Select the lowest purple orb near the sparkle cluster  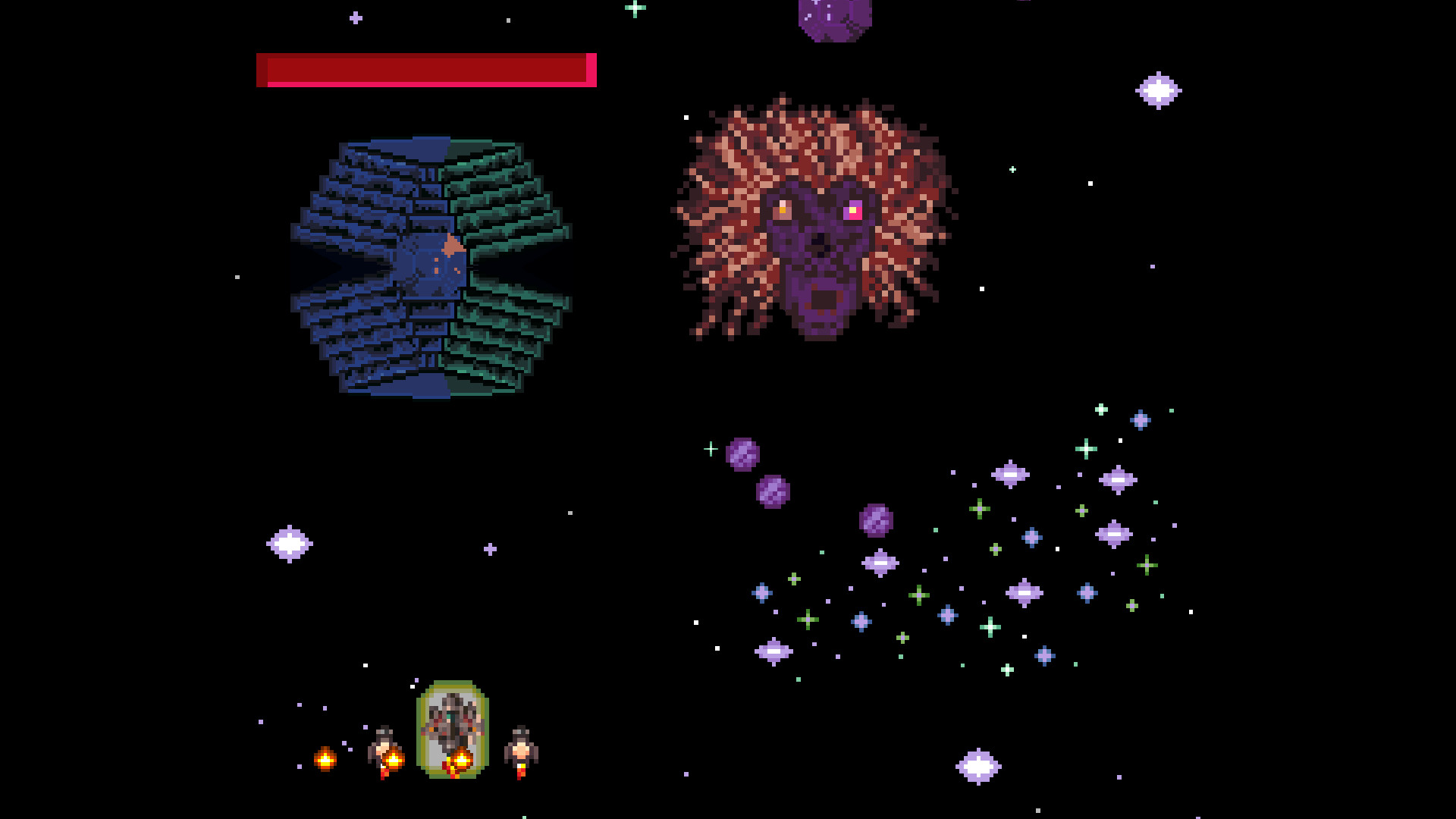pyautogui.click(x=876, y=519)
